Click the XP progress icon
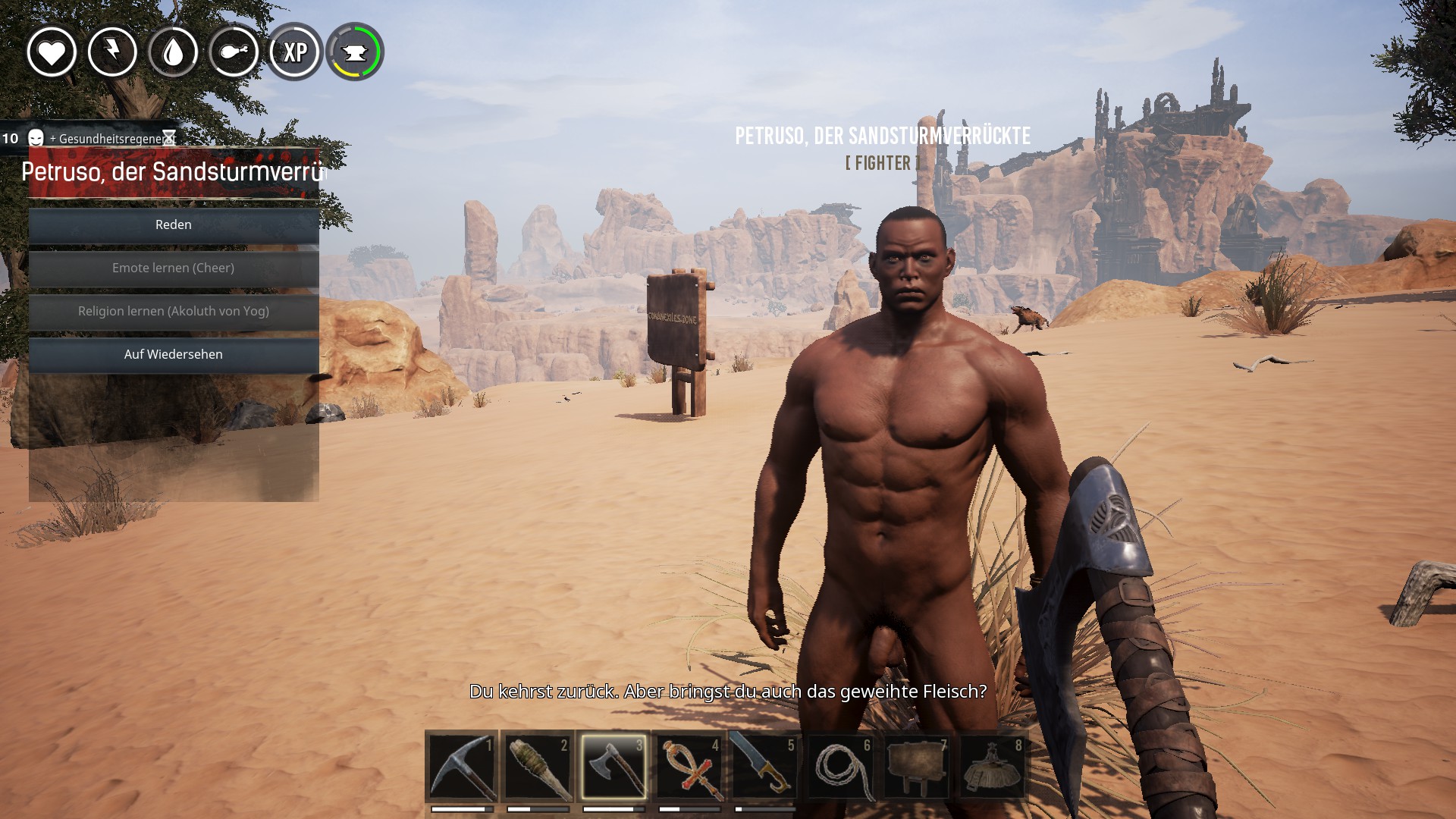 click(294, 52)
